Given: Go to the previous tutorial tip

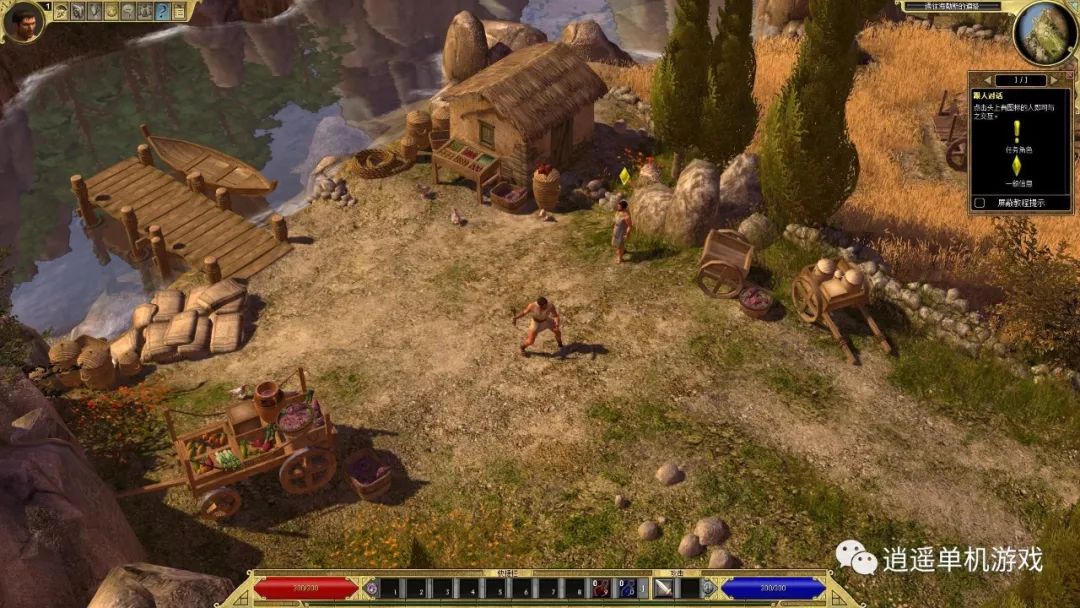Looking at the screenshot, I should 988,80.
